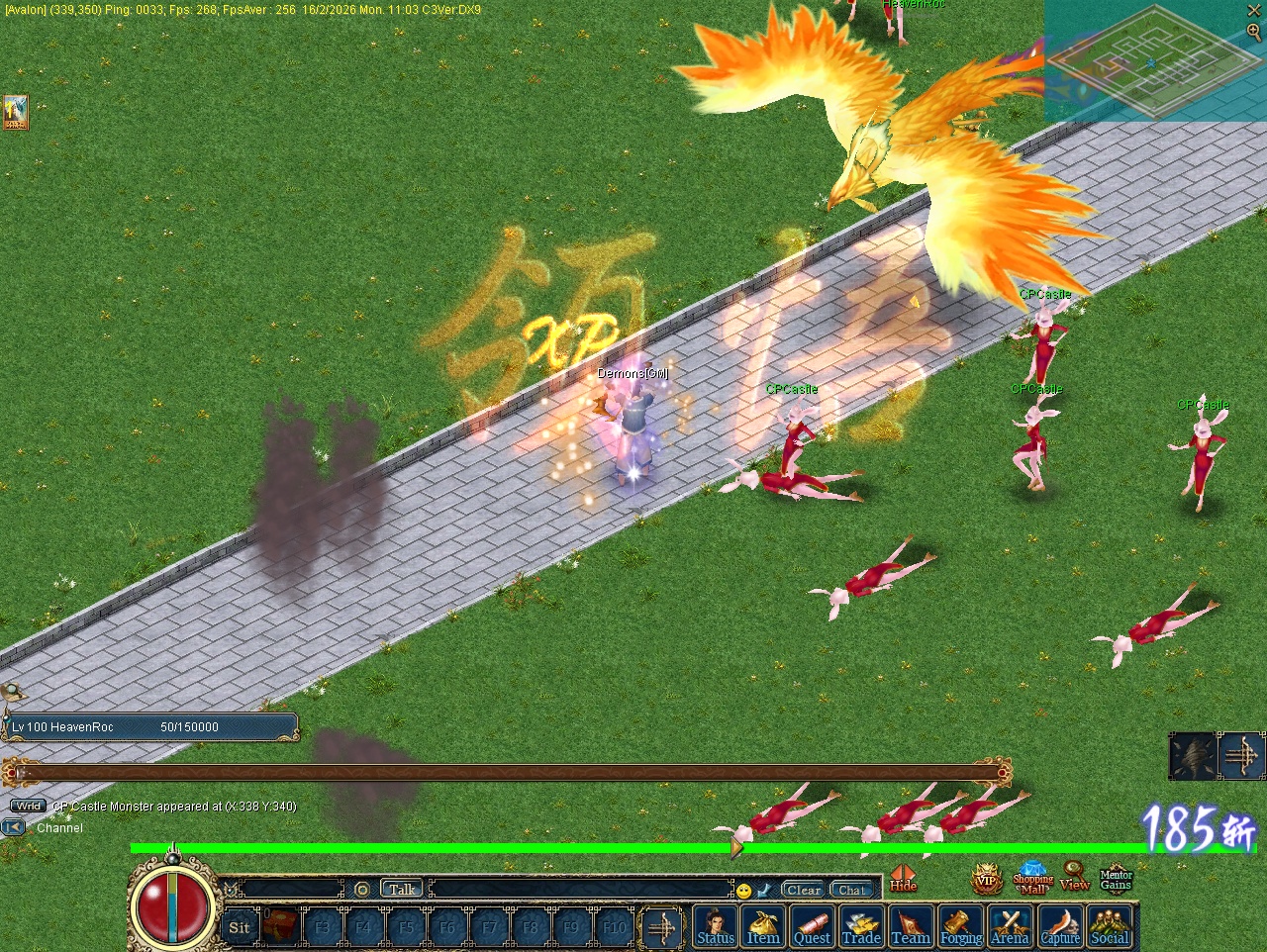Screen dimensions: 1267x952
Task: Clear the chat messages
Action: (x=804, y=890)
